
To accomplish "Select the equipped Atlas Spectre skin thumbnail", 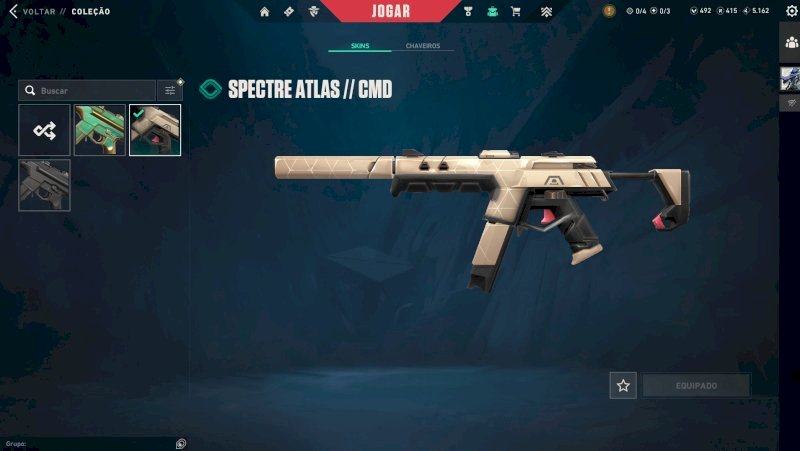I will point(155,130).
